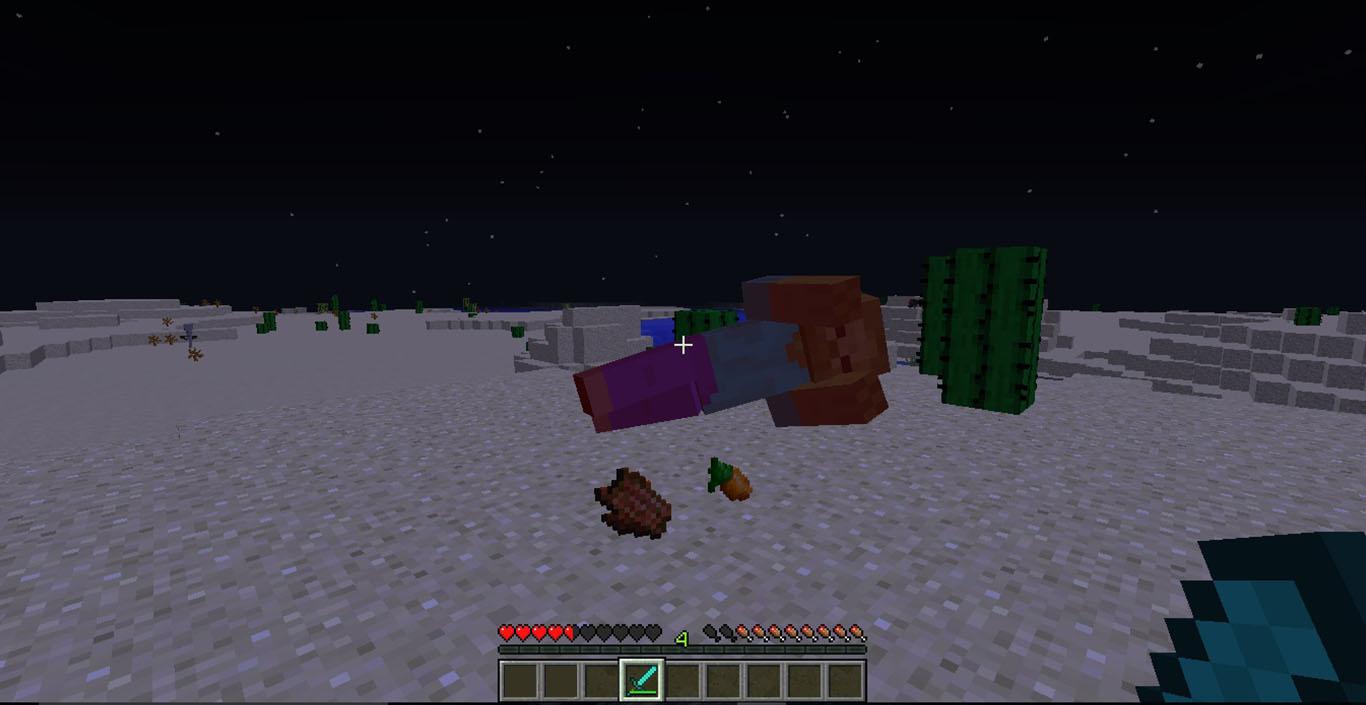Select the diamond sword hotbar slot

pos(640,681)
